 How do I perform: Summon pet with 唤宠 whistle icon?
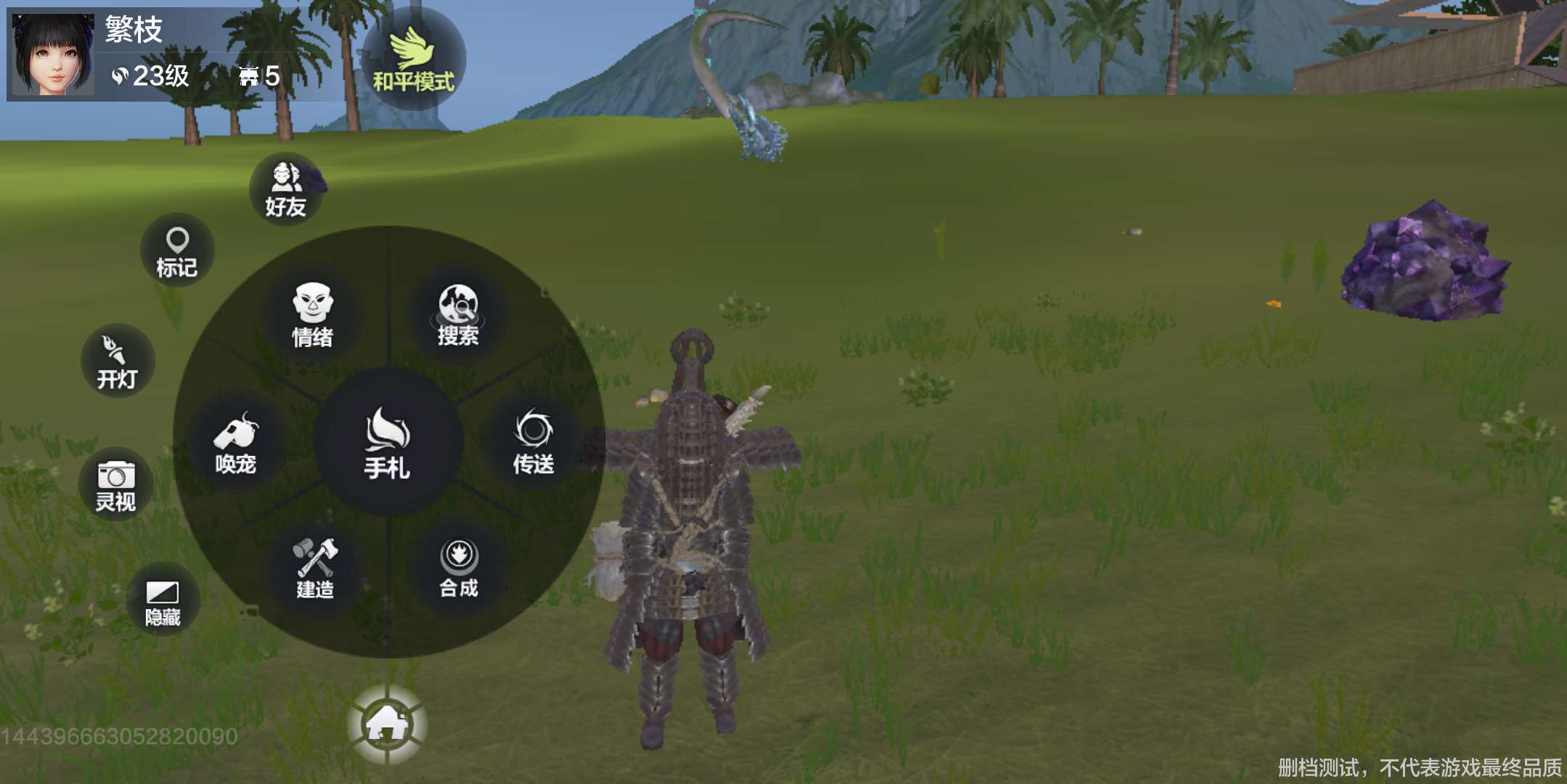[x=236, y=443]
